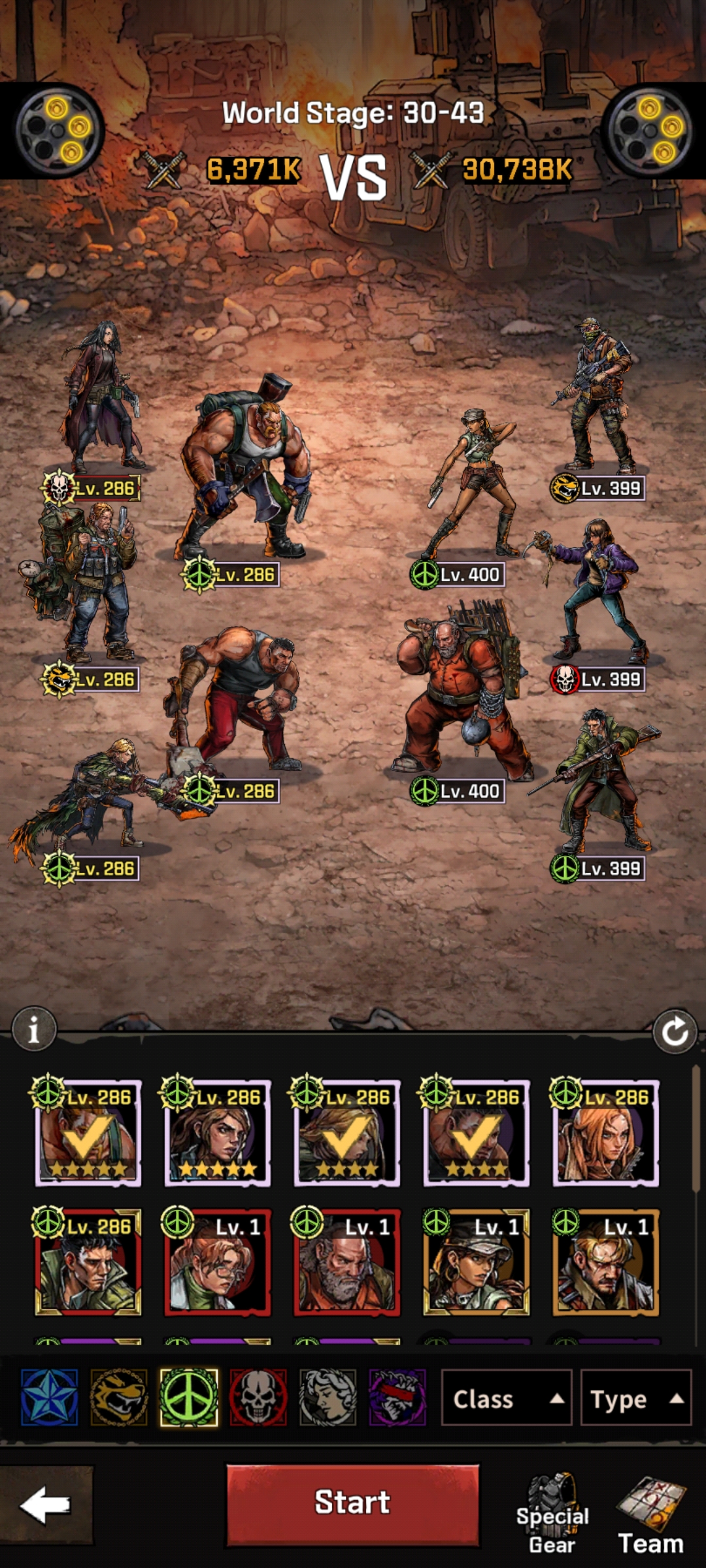Open the Class filter dropdown
The image size is (706, 1568).
coord(507,1399)
